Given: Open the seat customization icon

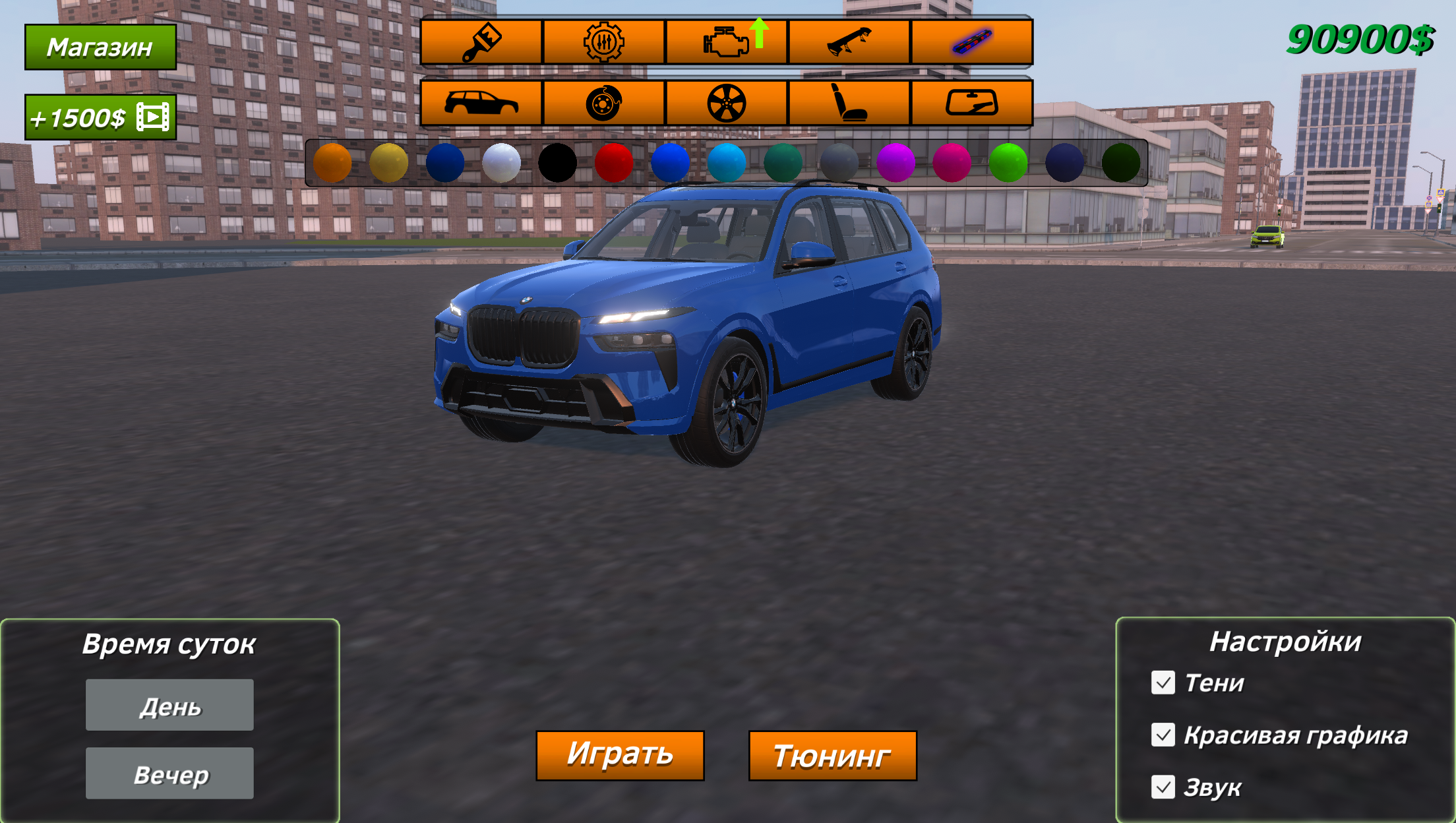Looking at the screenshot, I should 849,104.
